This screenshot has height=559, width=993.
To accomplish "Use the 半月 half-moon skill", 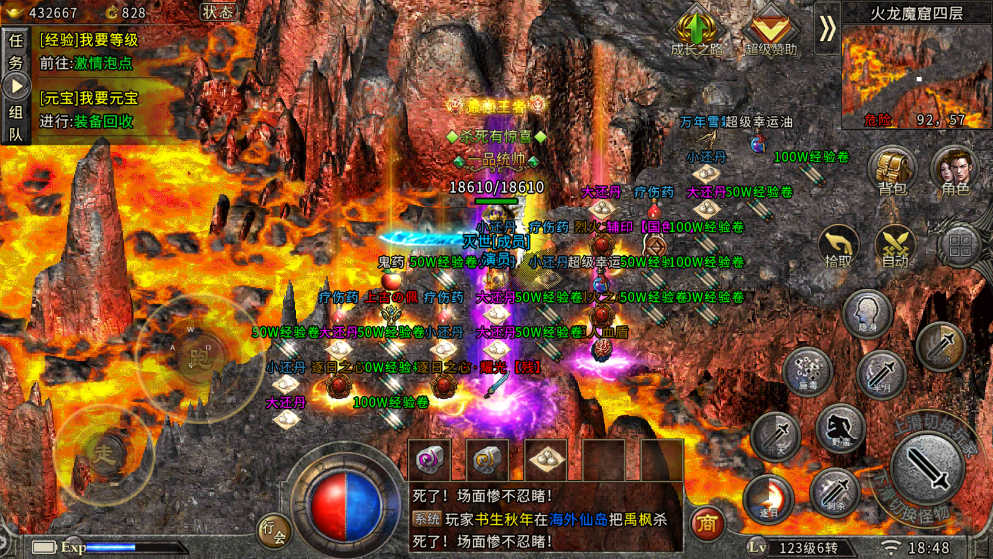I will tap(881, 375).
